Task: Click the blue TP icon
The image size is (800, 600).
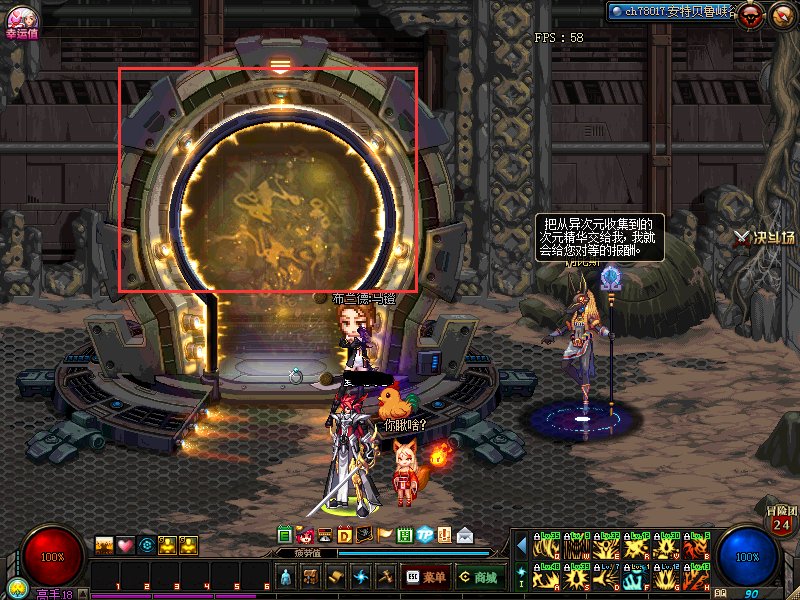Action: pos(424,534)
